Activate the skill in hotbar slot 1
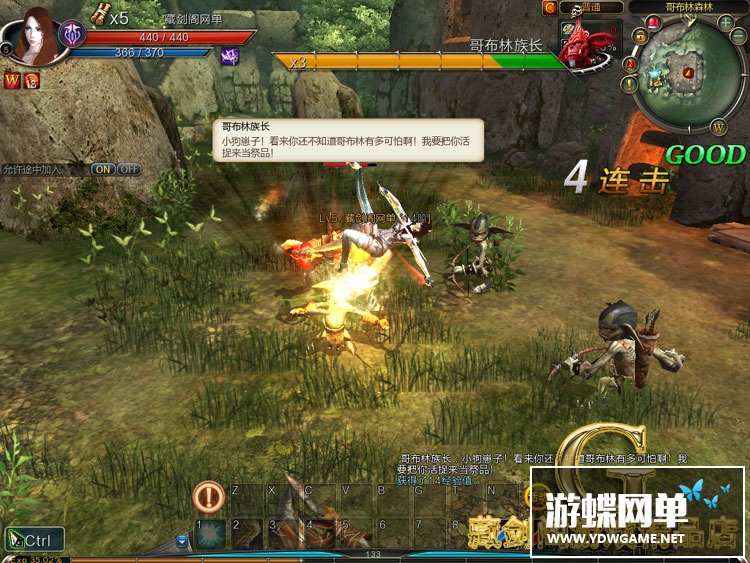 click(x=210, y=534)
